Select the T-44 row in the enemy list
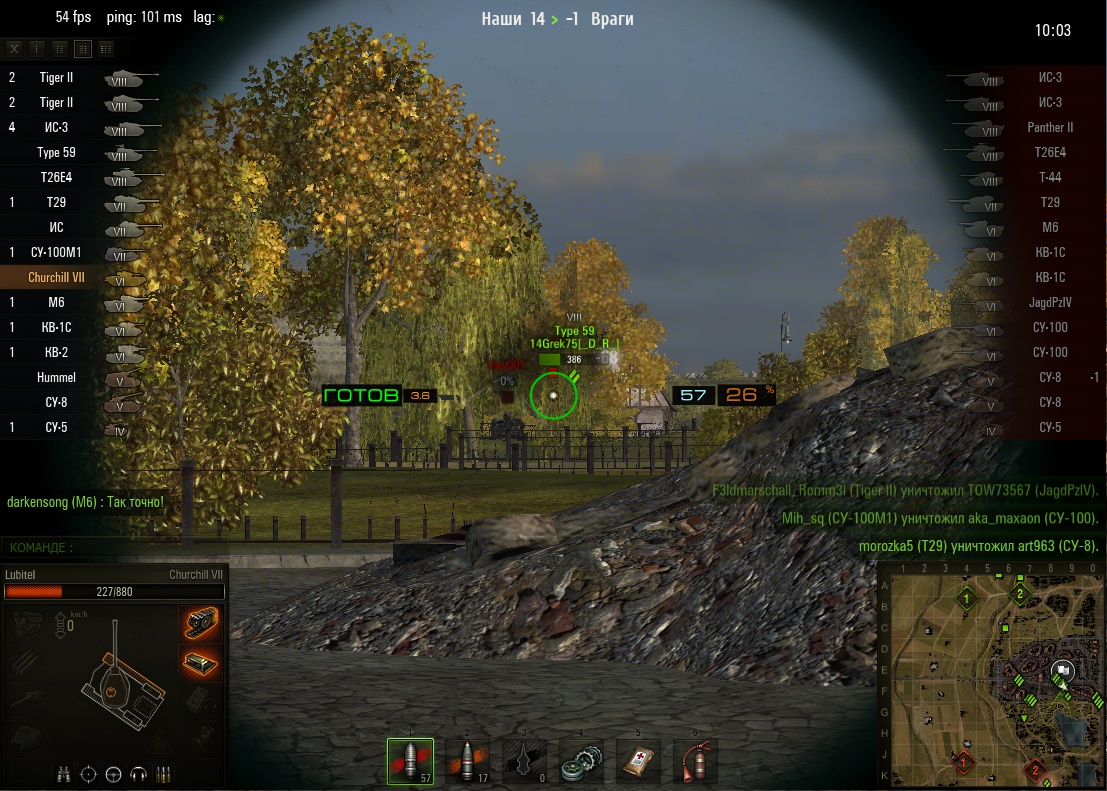This screenshot has width=1107, height=791. coord(1040,177)
